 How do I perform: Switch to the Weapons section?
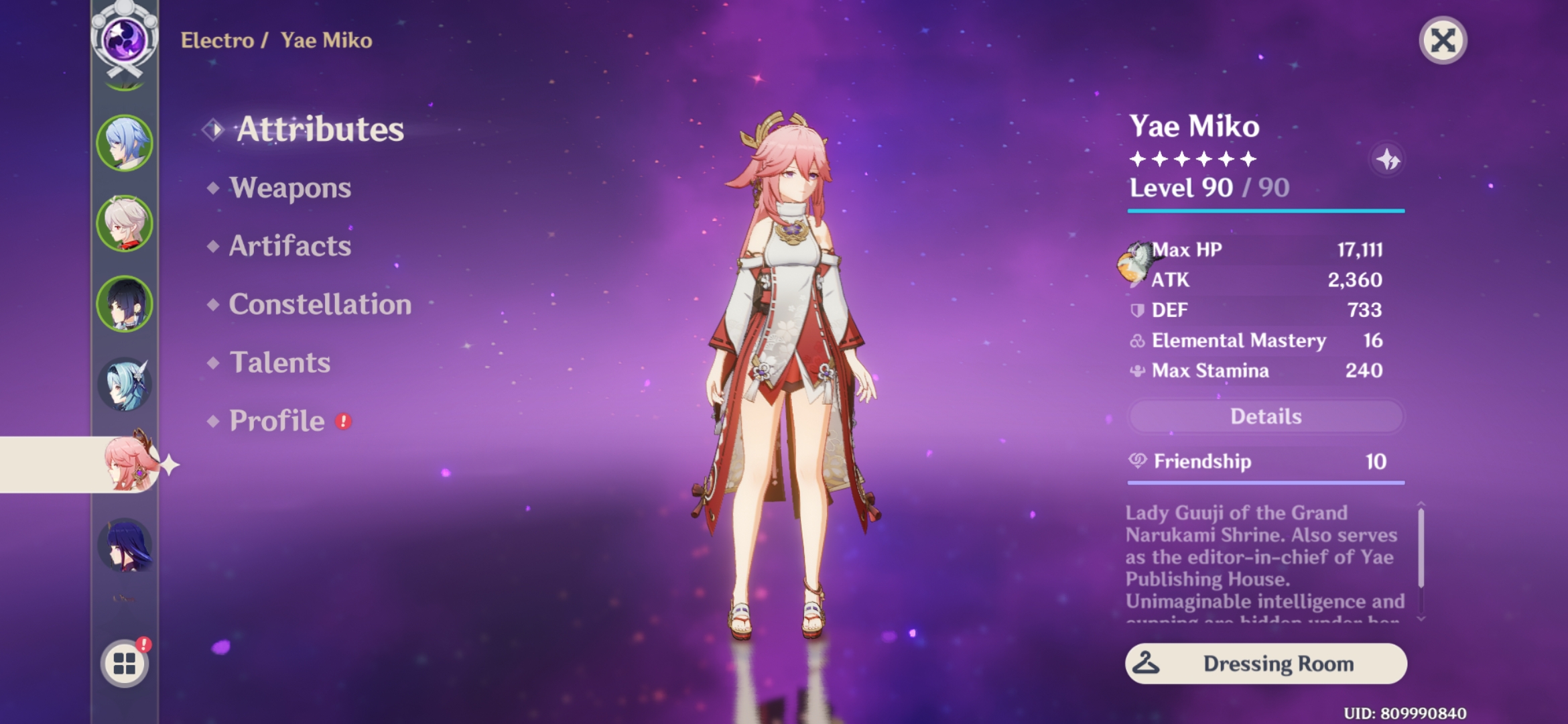click(288, 188)
